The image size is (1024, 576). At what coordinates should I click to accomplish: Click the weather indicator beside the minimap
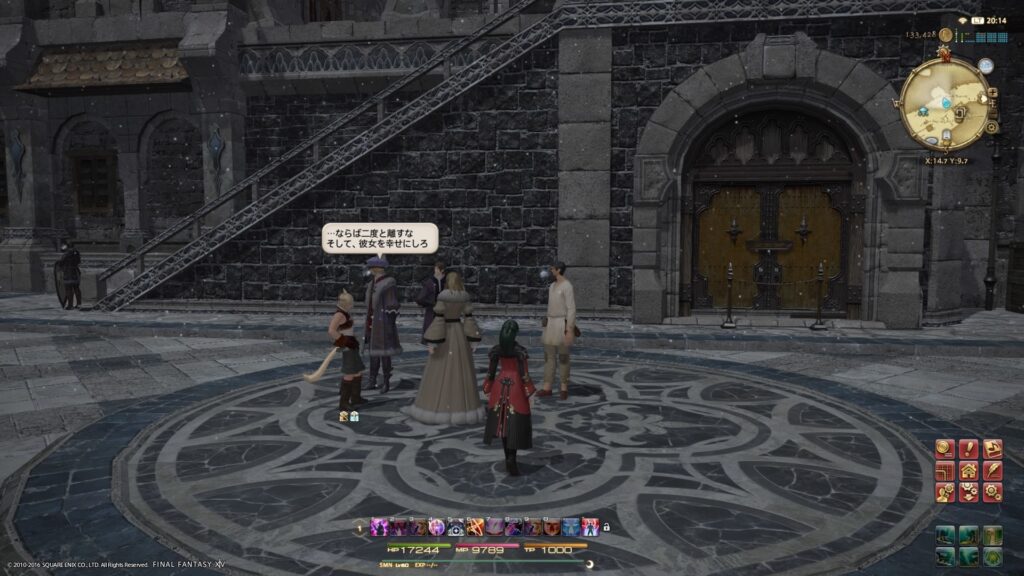tap(986, 66)
